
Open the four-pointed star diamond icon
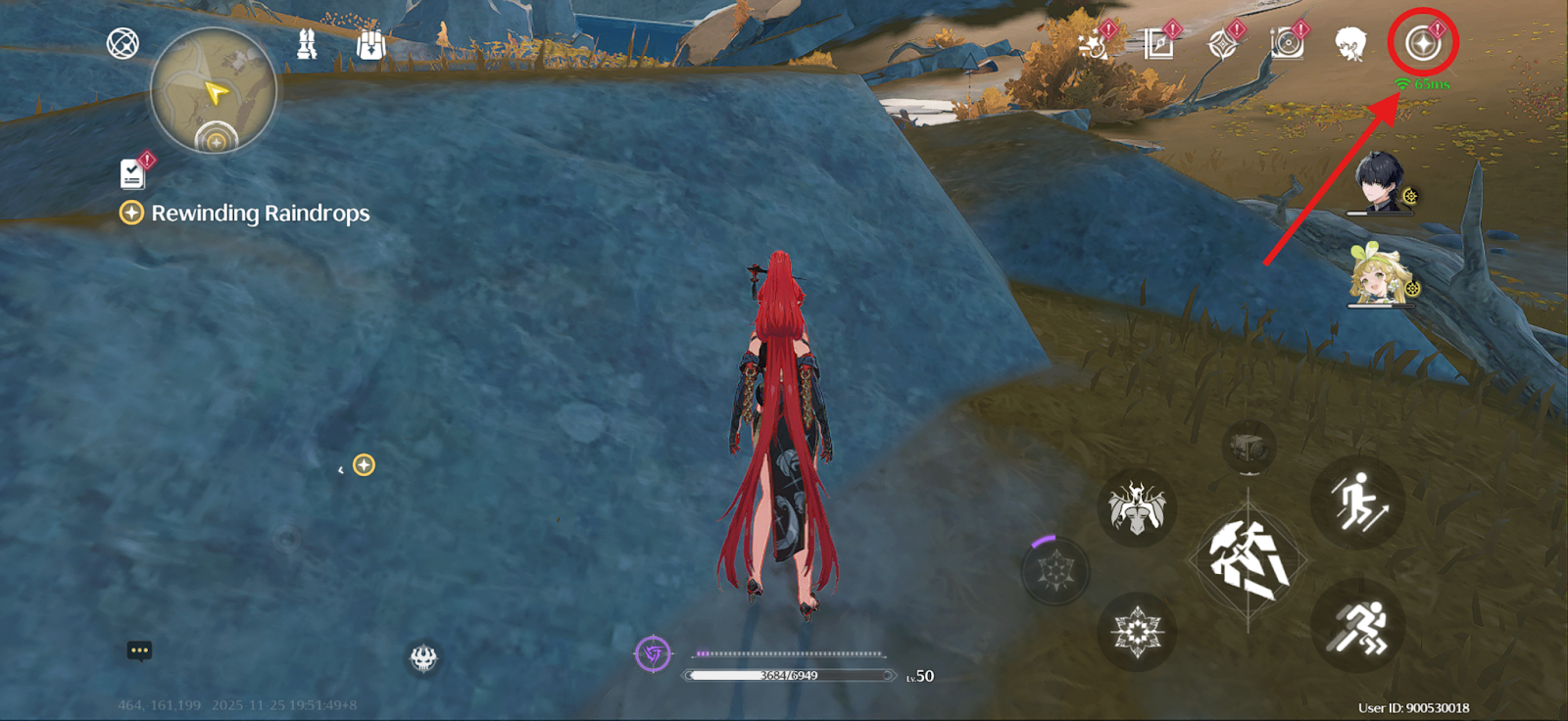pyautogui.click(x=1222, y=45)
